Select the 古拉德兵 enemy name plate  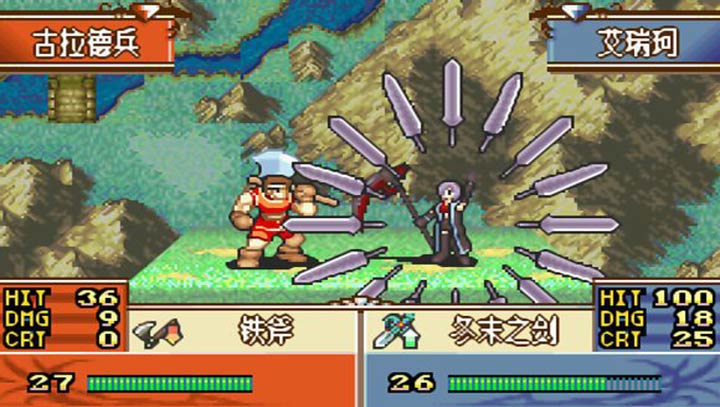tap(86, 44)
